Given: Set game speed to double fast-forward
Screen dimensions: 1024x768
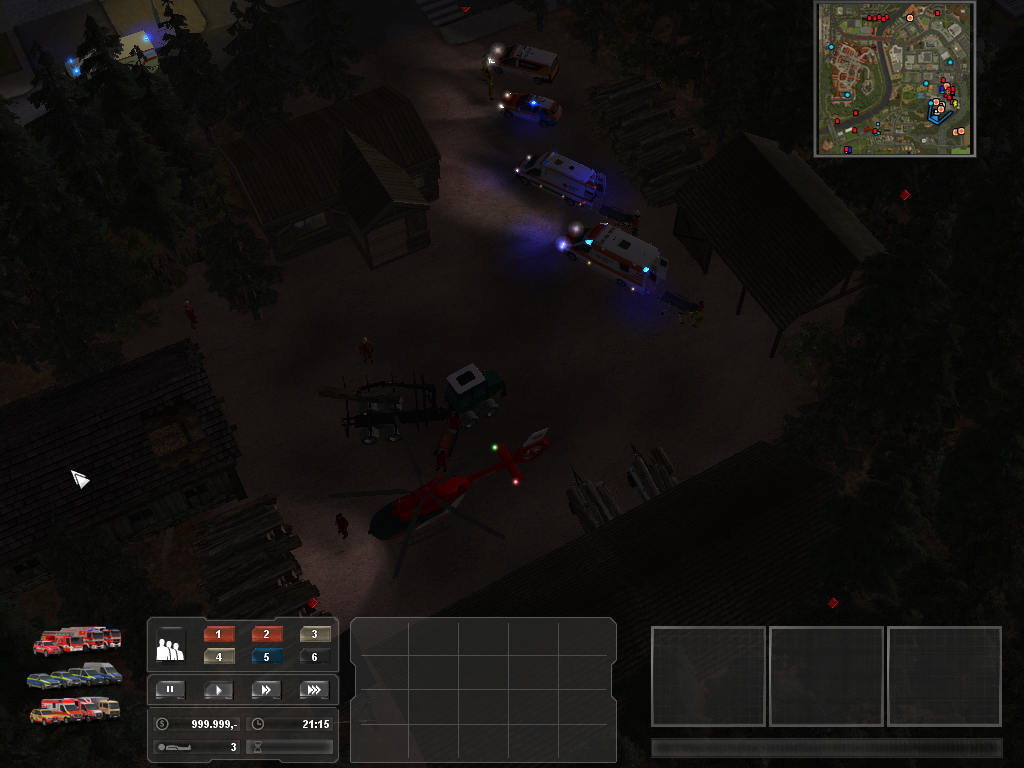Looking at the screenshot, I should click(x=266, y=689).
